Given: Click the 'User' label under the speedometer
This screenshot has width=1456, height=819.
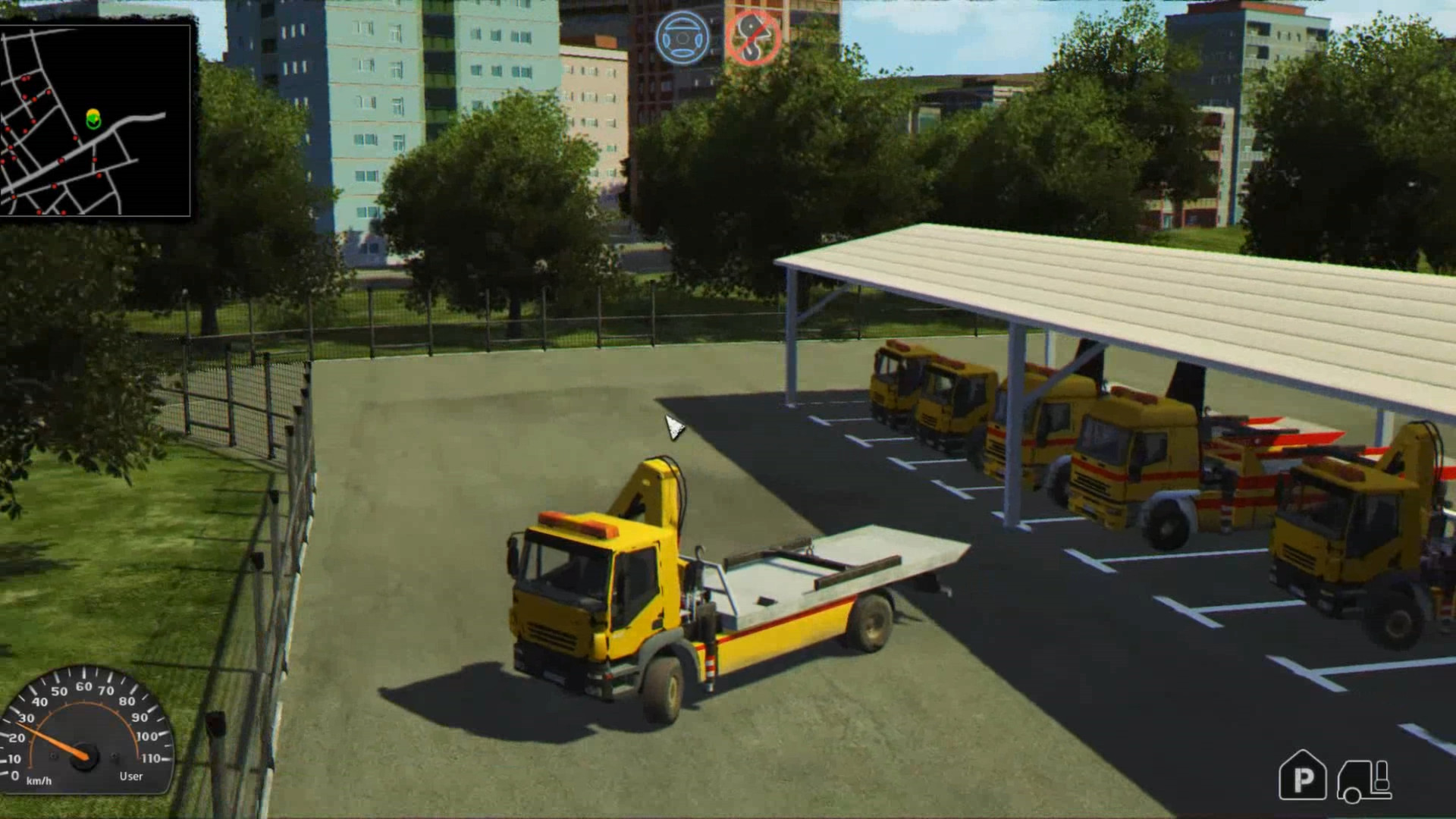Looking at the screenshot, I should (x=130, y=776).
